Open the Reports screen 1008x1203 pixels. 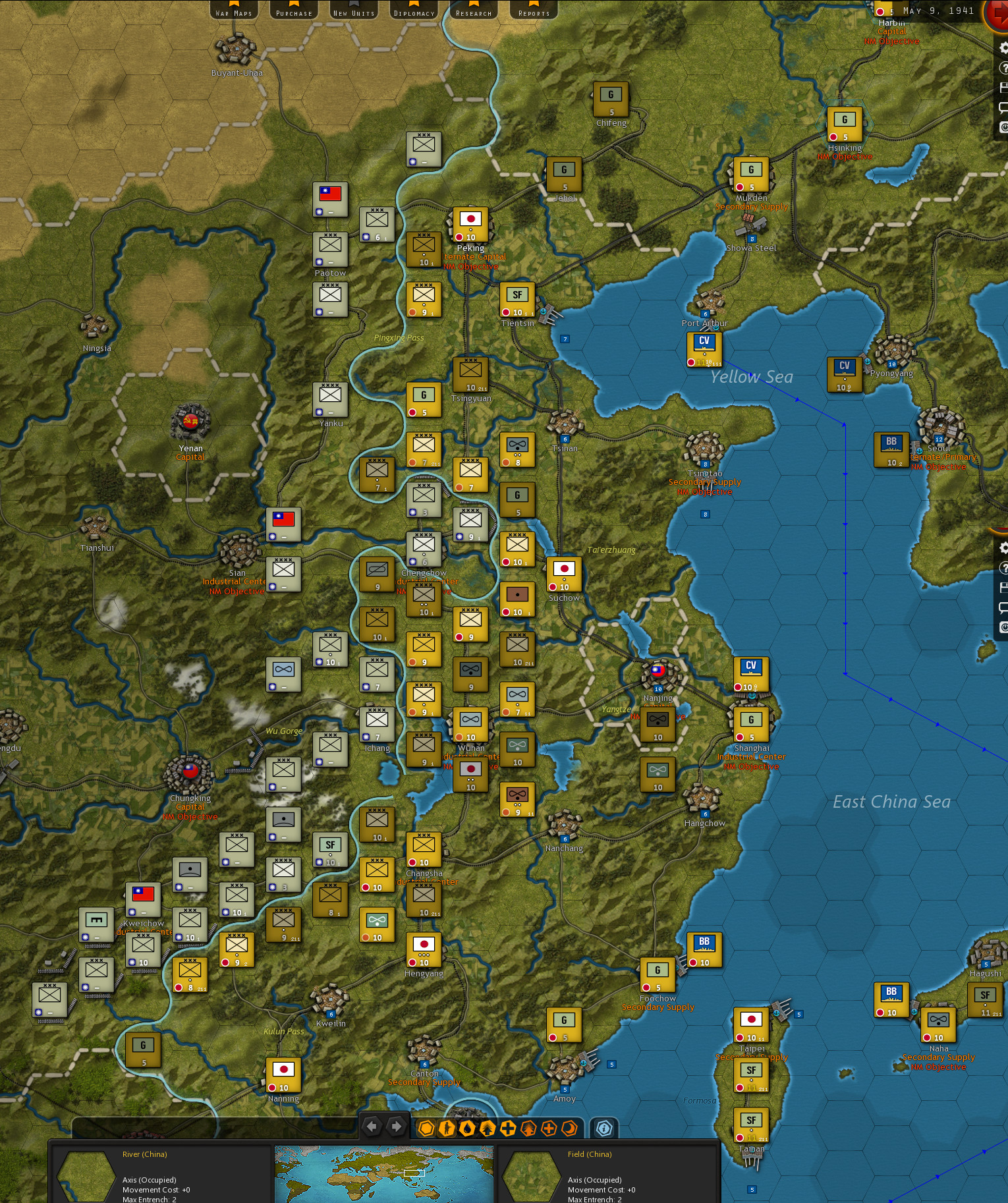click(x=532, y=11)
